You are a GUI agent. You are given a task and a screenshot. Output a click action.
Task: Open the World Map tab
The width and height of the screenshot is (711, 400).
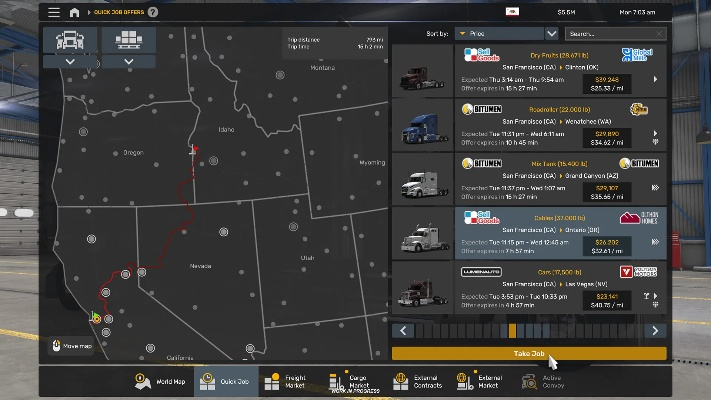click(x=161, y=381)
